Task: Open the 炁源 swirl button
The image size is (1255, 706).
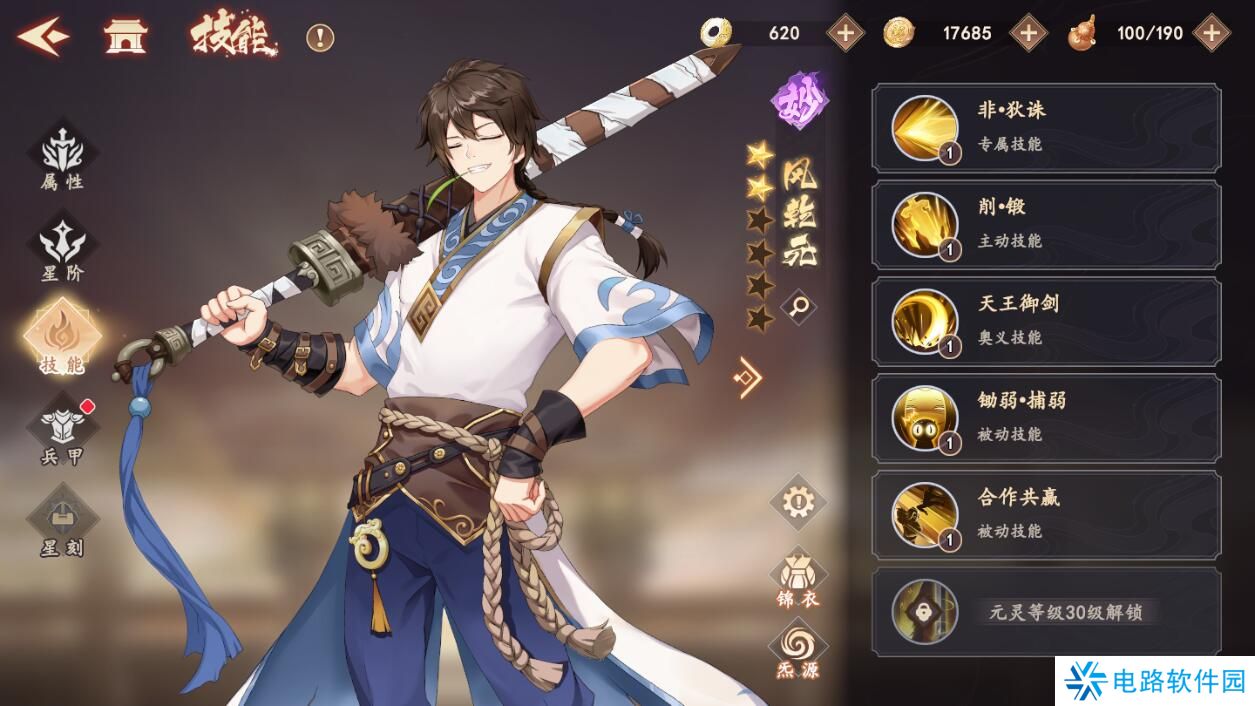Action: click(797, 650)
